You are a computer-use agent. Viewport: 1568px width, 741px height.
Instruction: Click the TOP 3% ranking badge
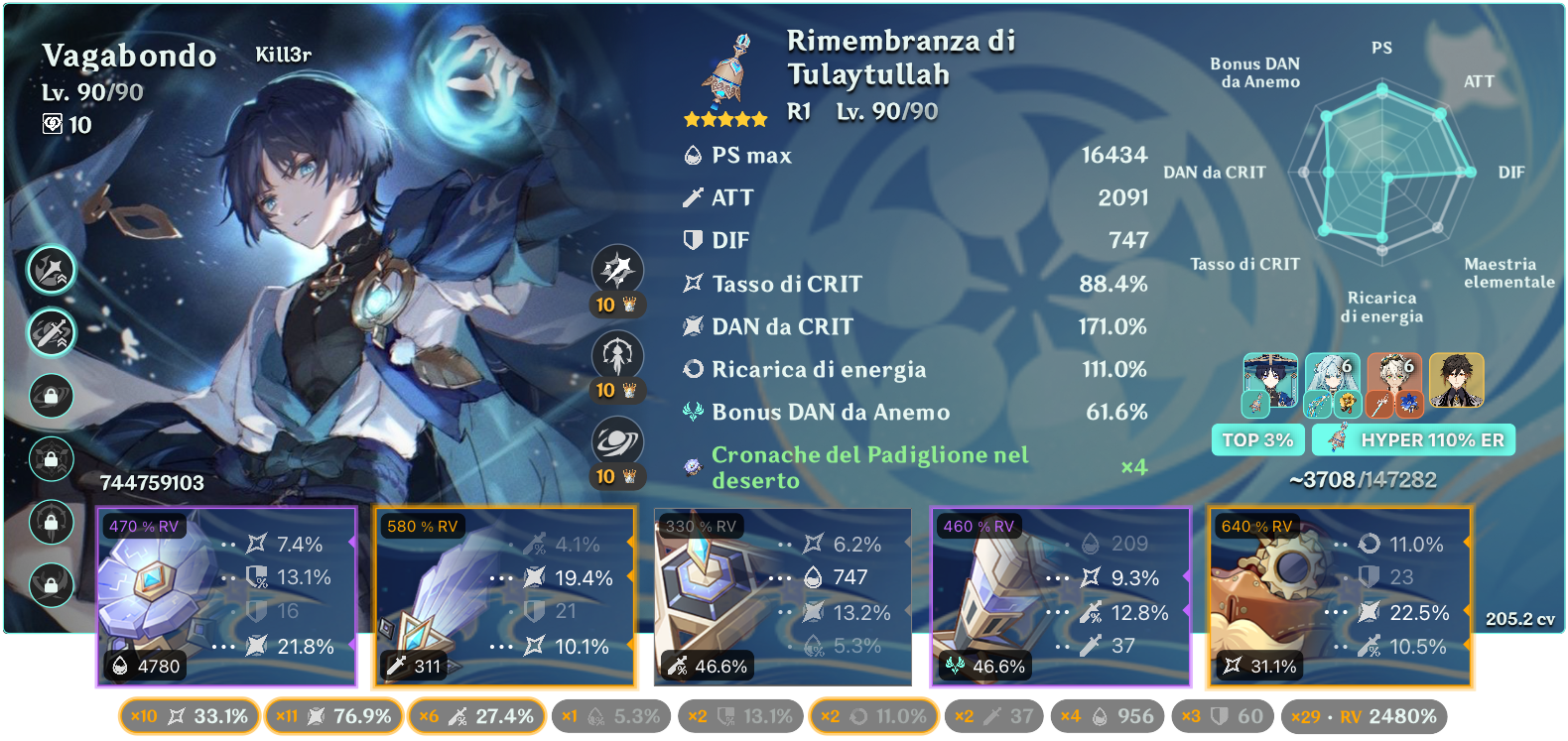1258,439
